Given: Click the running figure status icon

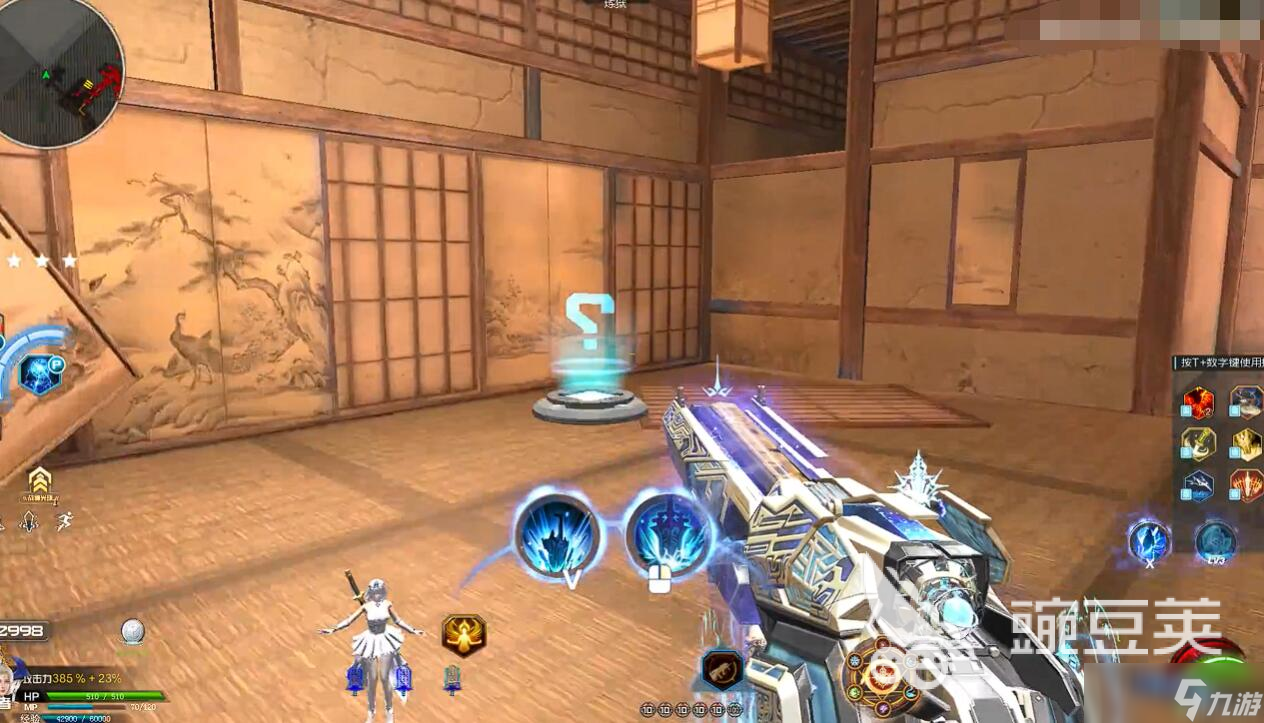Looking at the screenshot, I should point(65,520).
